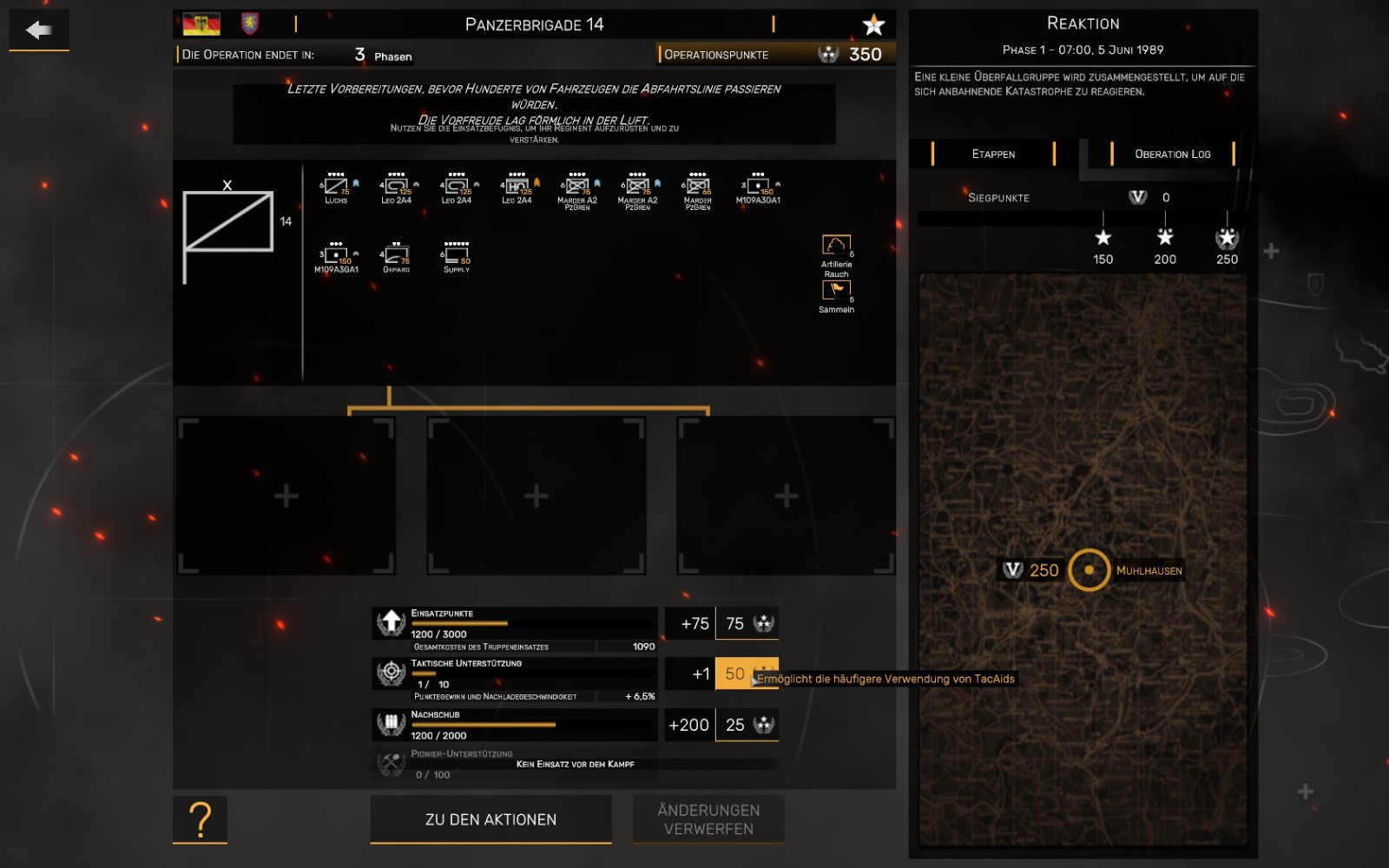Select the Gepard anti-air unit
Image resolution: width=1389 pixels, height=868 pixels.
pyautogui.click(x=396, y=258)
